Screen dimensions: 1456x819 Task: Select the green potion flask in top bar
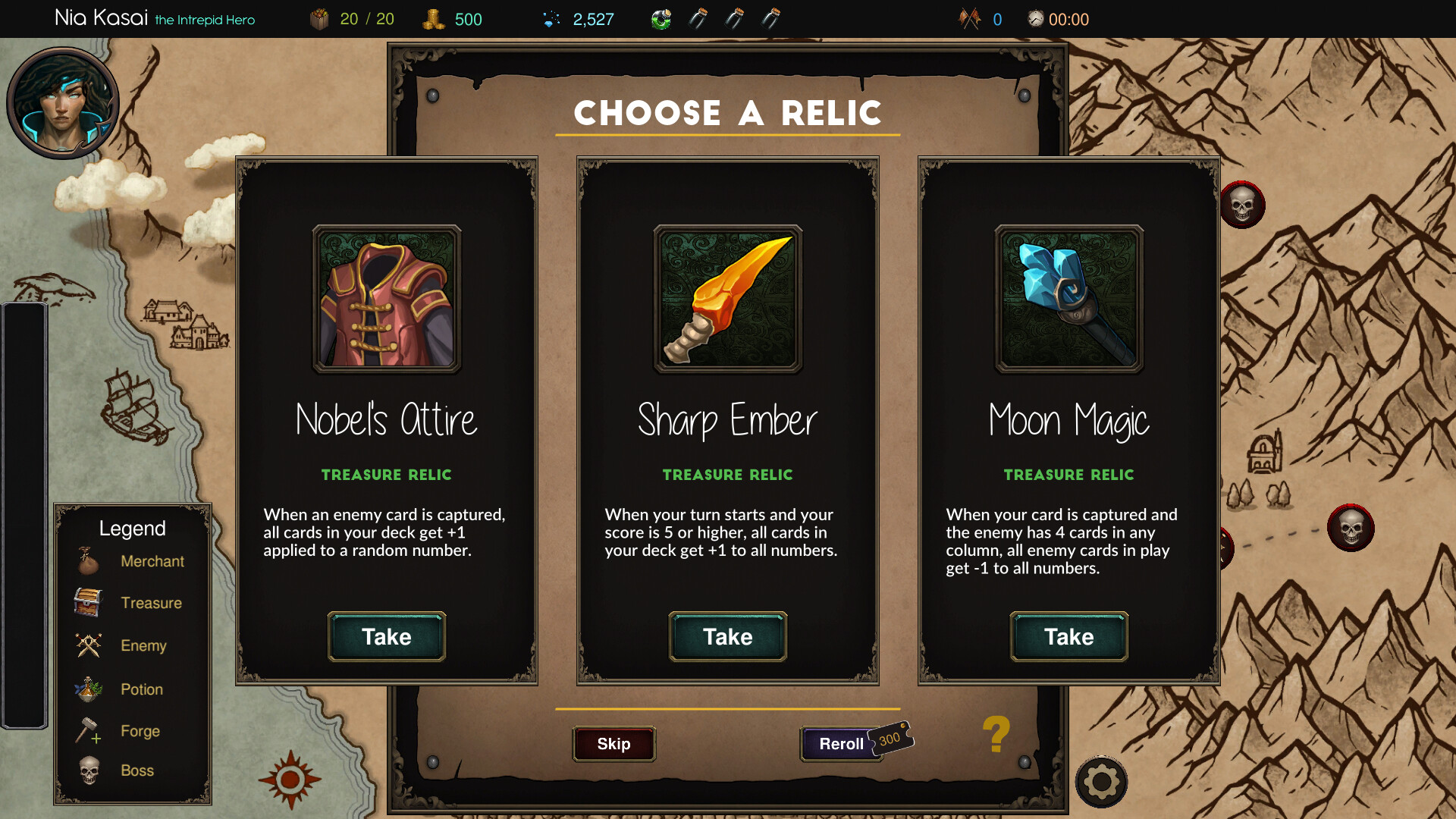[x=661, y=18]
